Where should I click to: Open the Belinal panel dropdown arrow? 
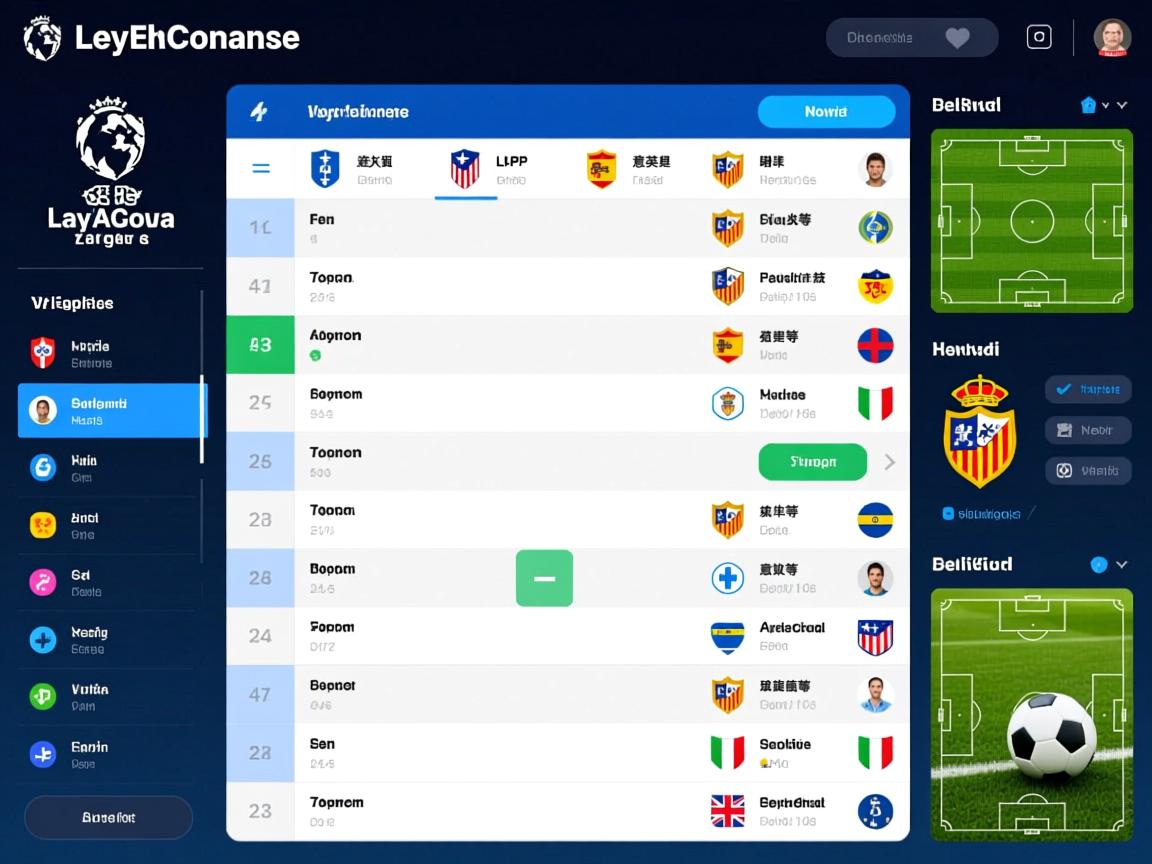coord(1122,105)
